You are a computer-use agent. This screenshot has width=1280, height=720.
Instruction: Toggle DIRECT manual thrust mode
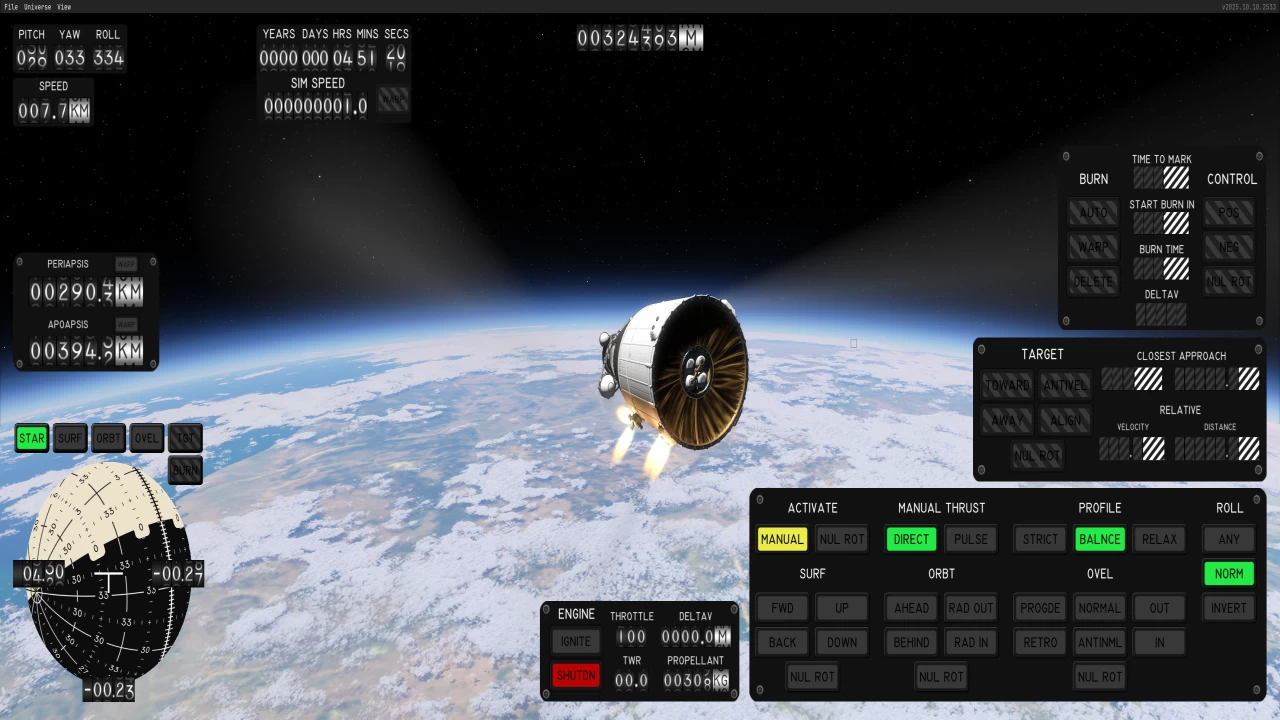(910, 539)
